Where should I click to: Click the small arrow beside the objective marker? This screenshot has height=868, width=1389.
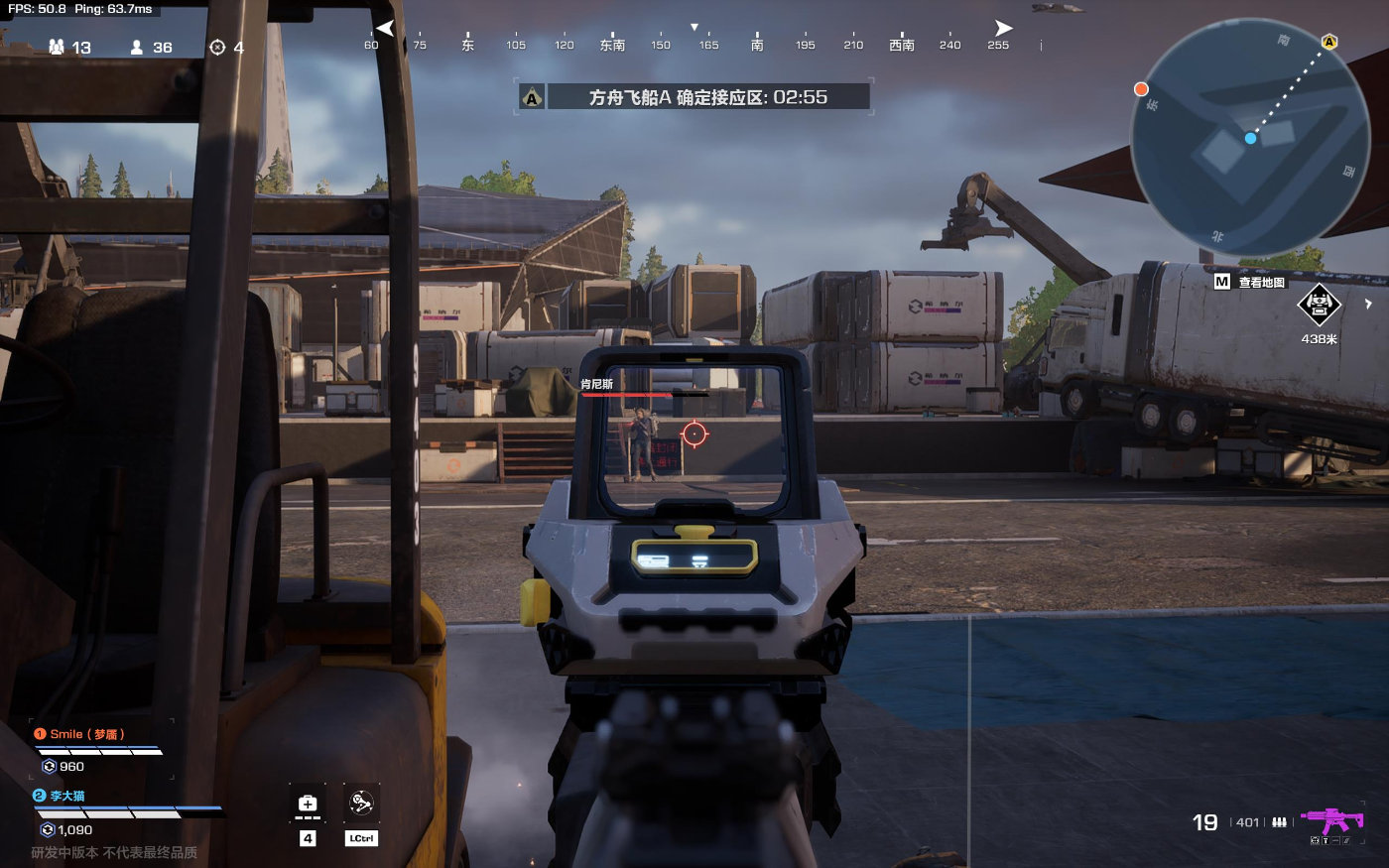pos(1368,305)
